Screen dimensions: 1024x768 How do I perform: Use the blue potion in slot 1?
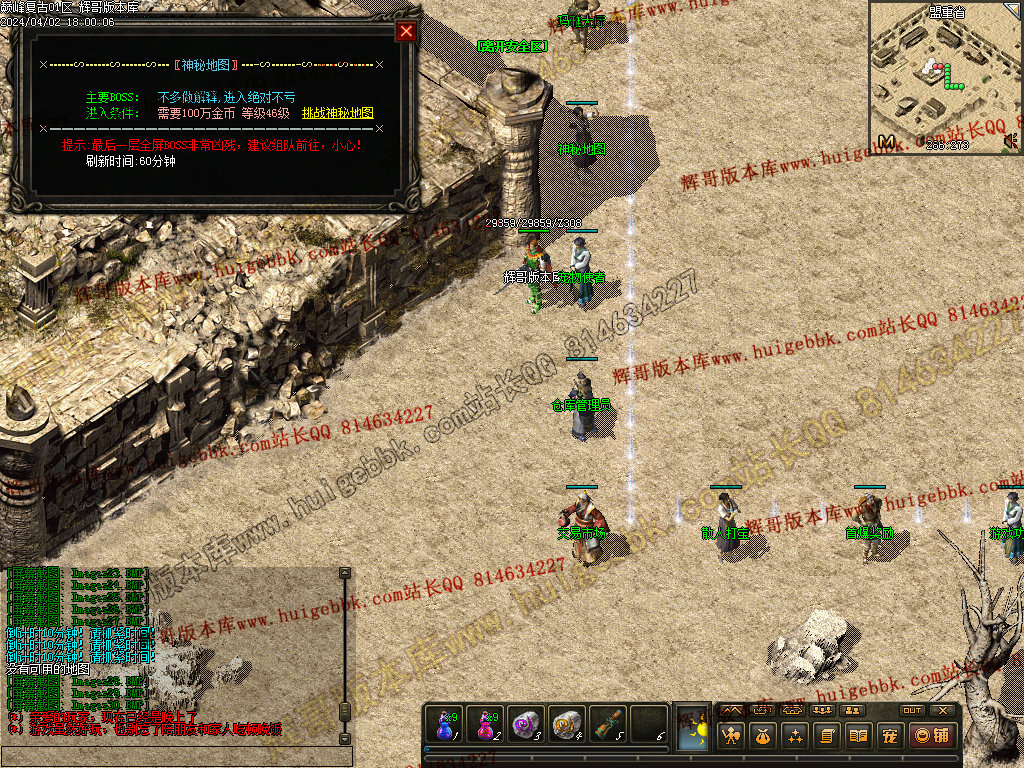[445, 724]
